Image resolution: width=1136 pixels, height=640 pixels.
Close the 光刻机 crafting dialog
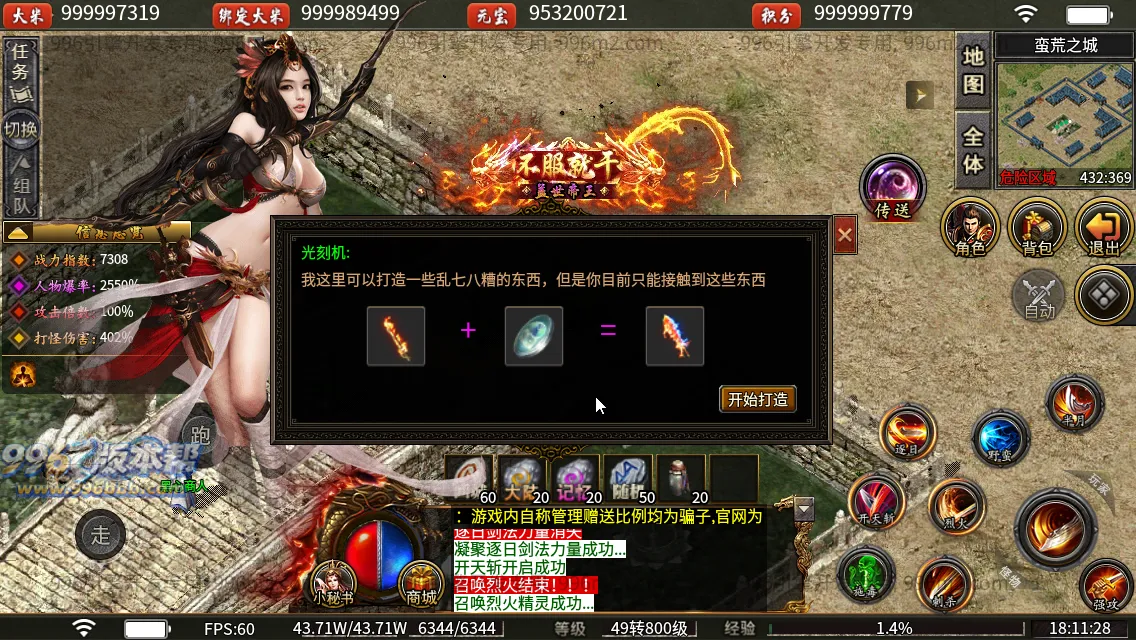click(845, 235)
